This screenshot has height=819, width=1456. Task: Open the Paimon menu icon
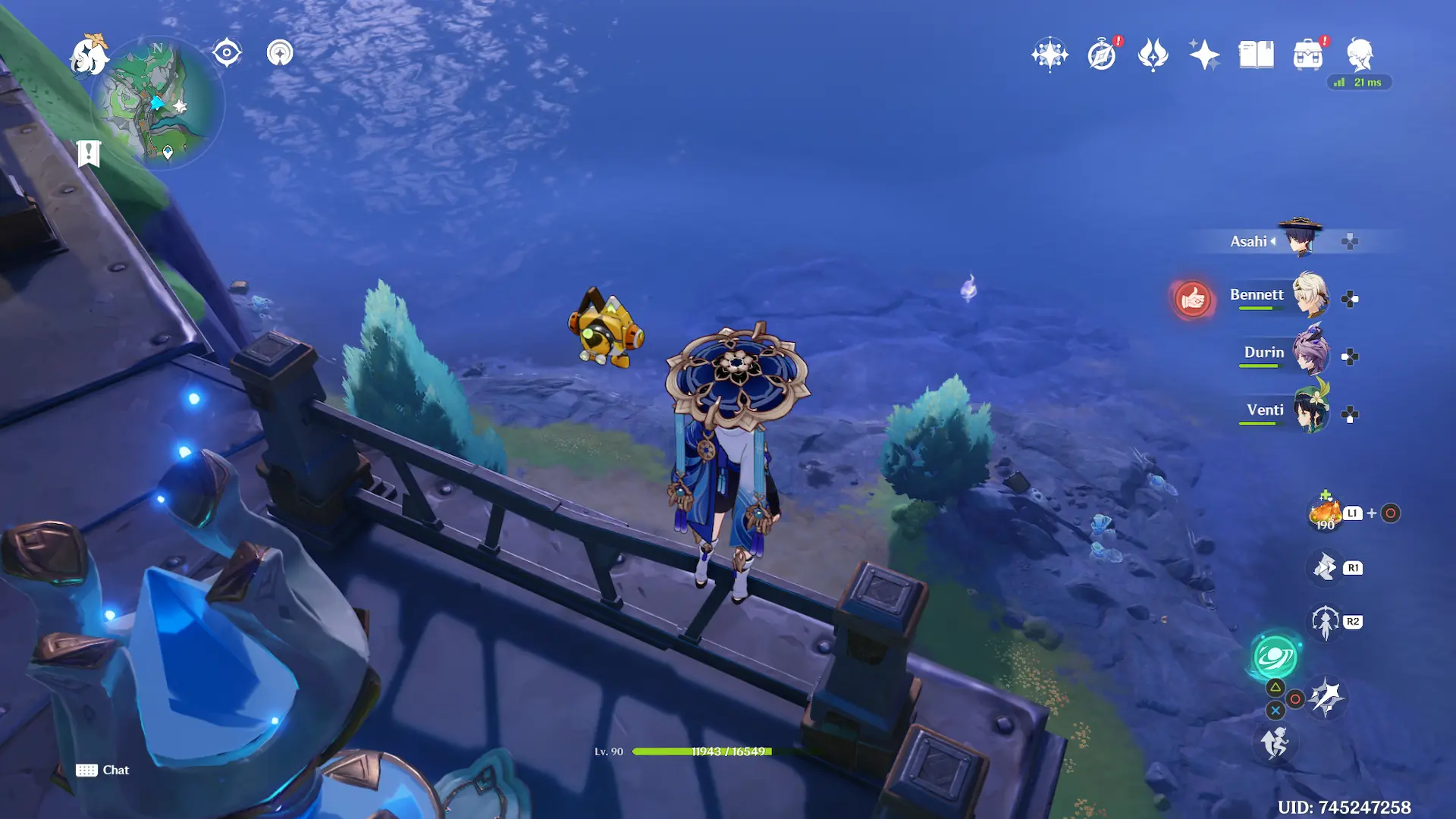point(89,57)
